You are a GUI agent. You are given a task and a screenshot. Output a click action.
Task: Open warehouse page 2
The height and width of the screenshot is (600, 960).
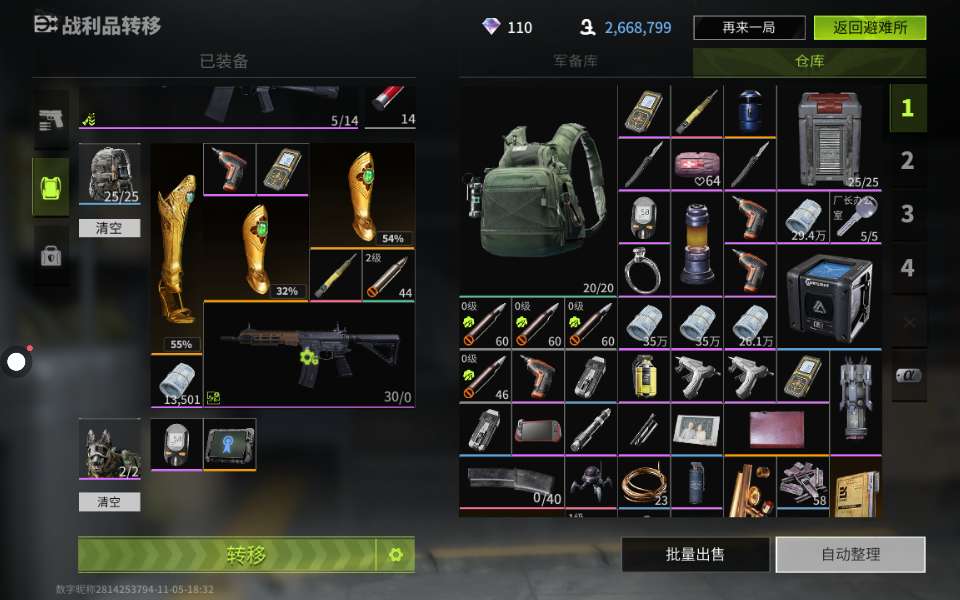pos(907,160)
